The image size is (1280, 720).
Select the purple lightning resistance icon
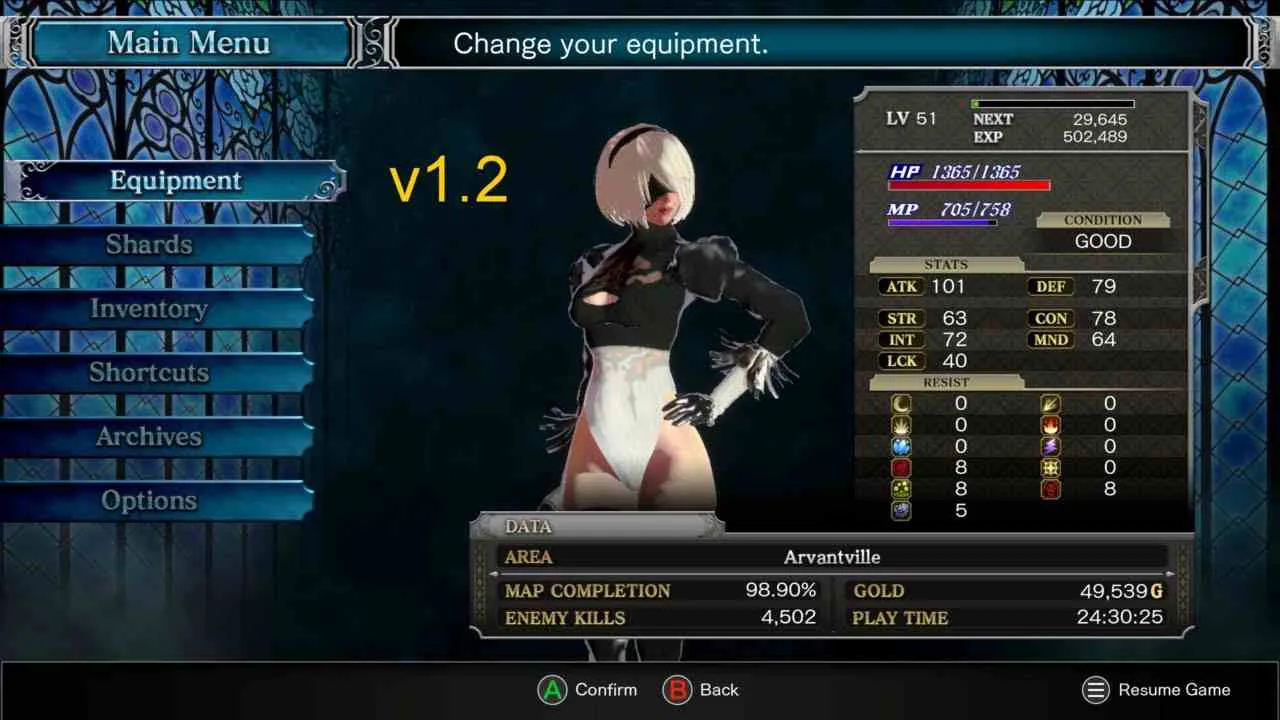pos(1050,446)
